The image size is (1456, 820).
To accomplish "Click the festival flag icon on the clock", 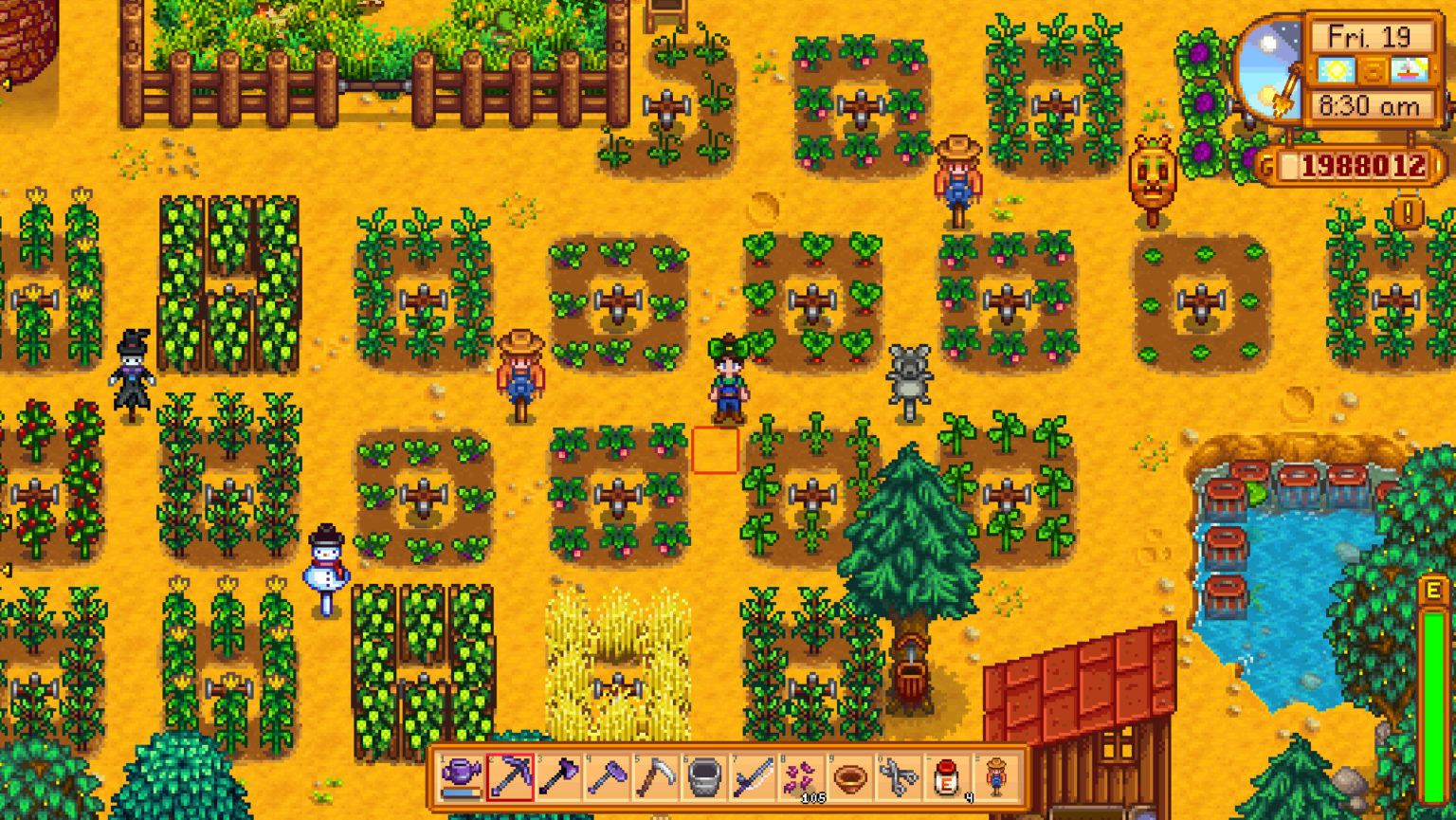I will 1408,70.
